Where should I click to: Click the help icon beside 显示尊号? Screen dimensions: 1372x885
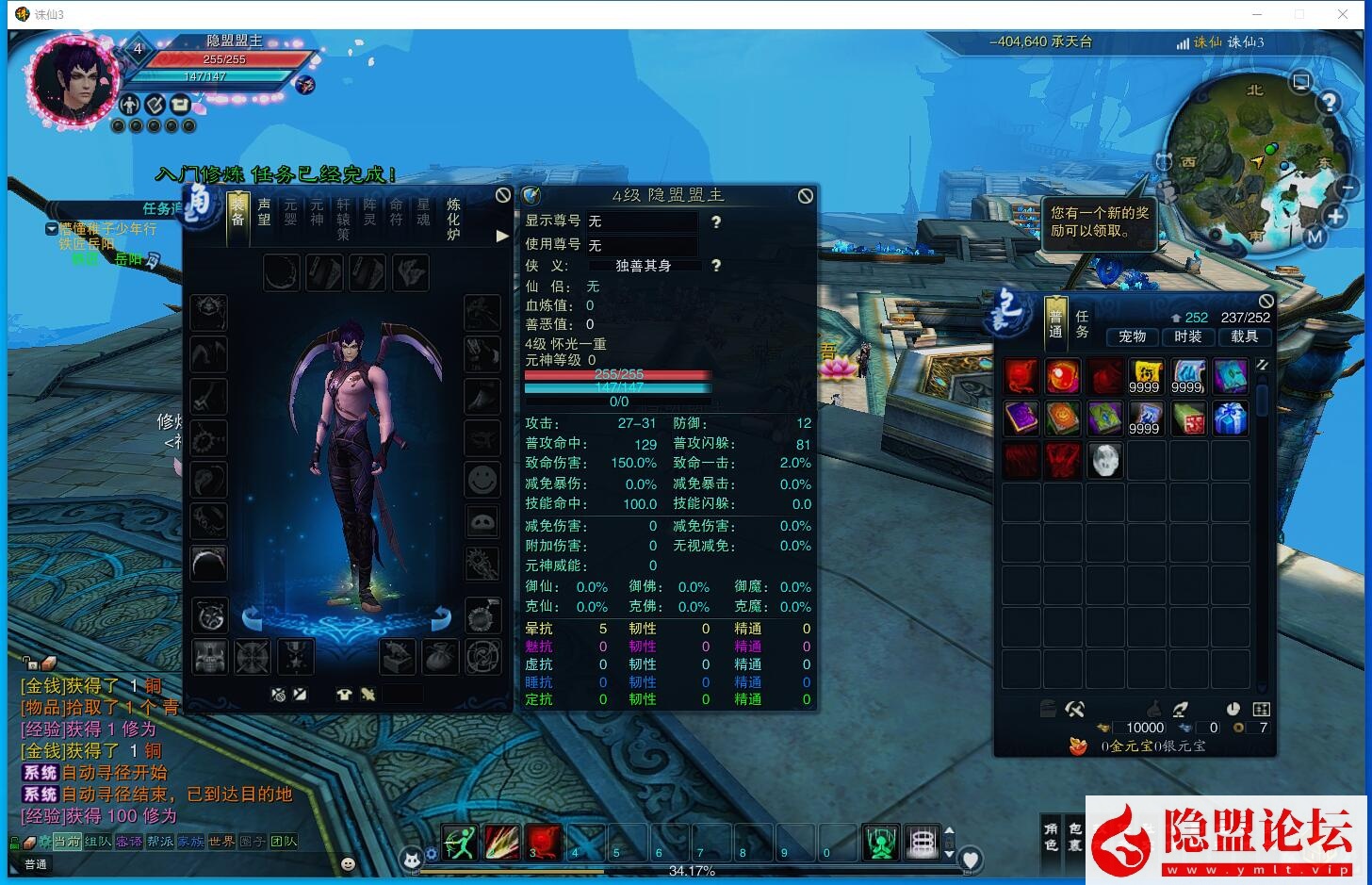pos(716,221)
